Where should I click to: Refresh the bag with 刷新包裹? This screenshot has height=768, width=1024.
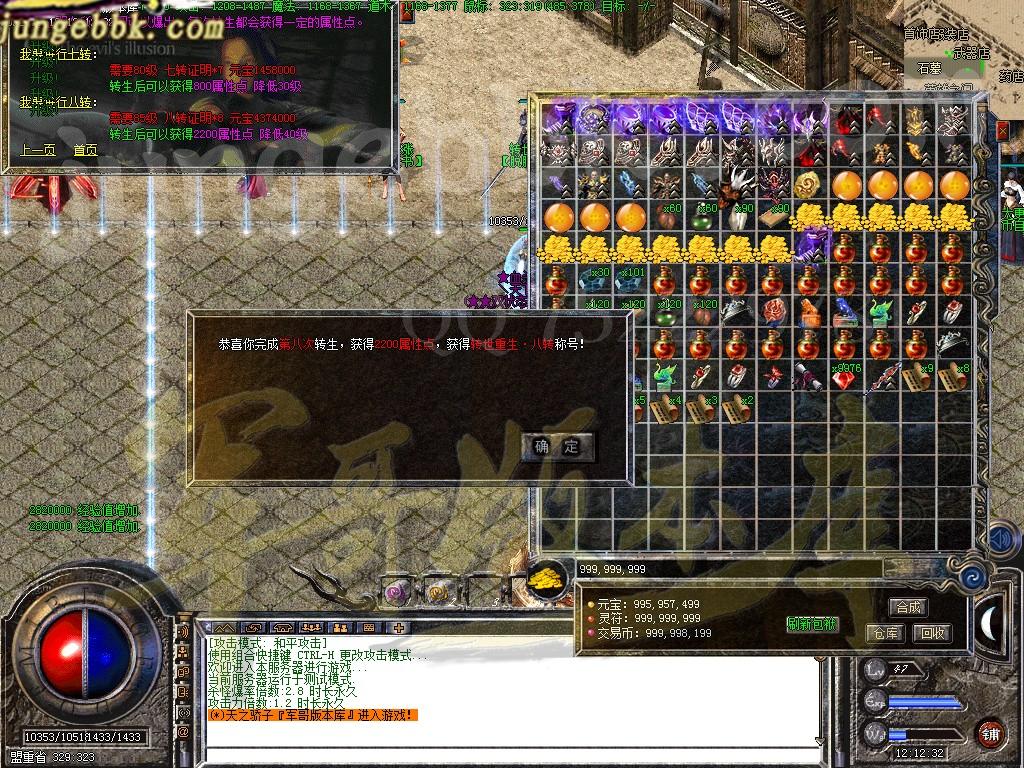click(812, 624)
